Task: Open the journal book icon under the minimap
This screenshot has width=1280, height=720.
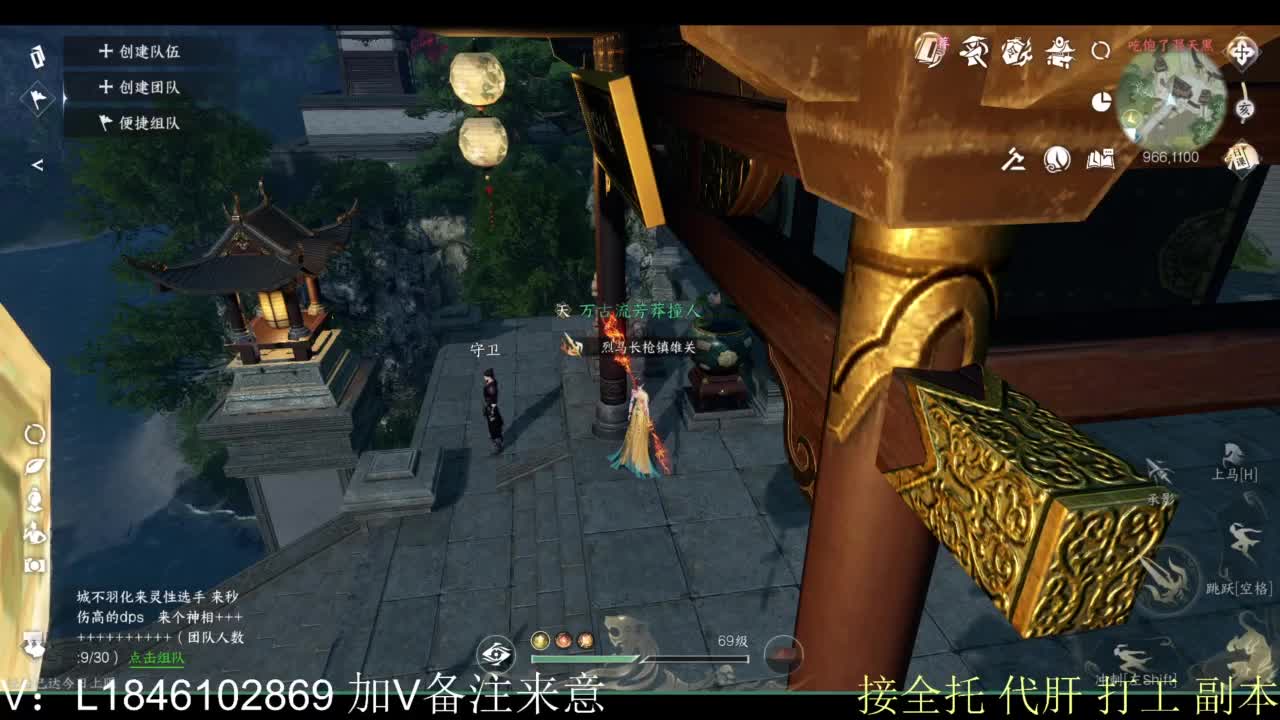Action: (x=1100, y=158)
